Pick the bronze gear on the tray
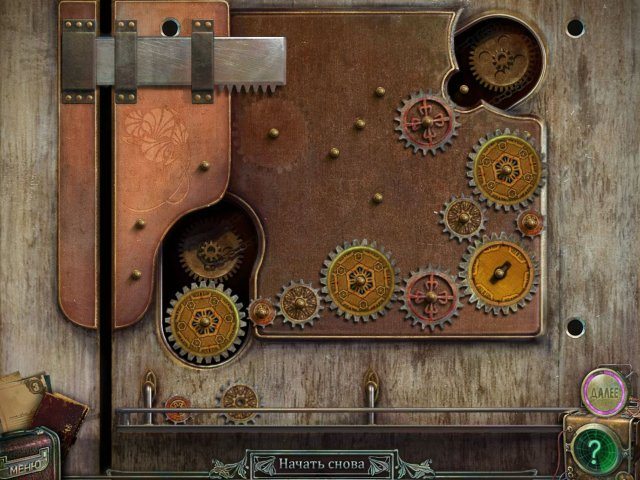Image resolution: width=640 pixels, height=480 pixels. [239, 401]
